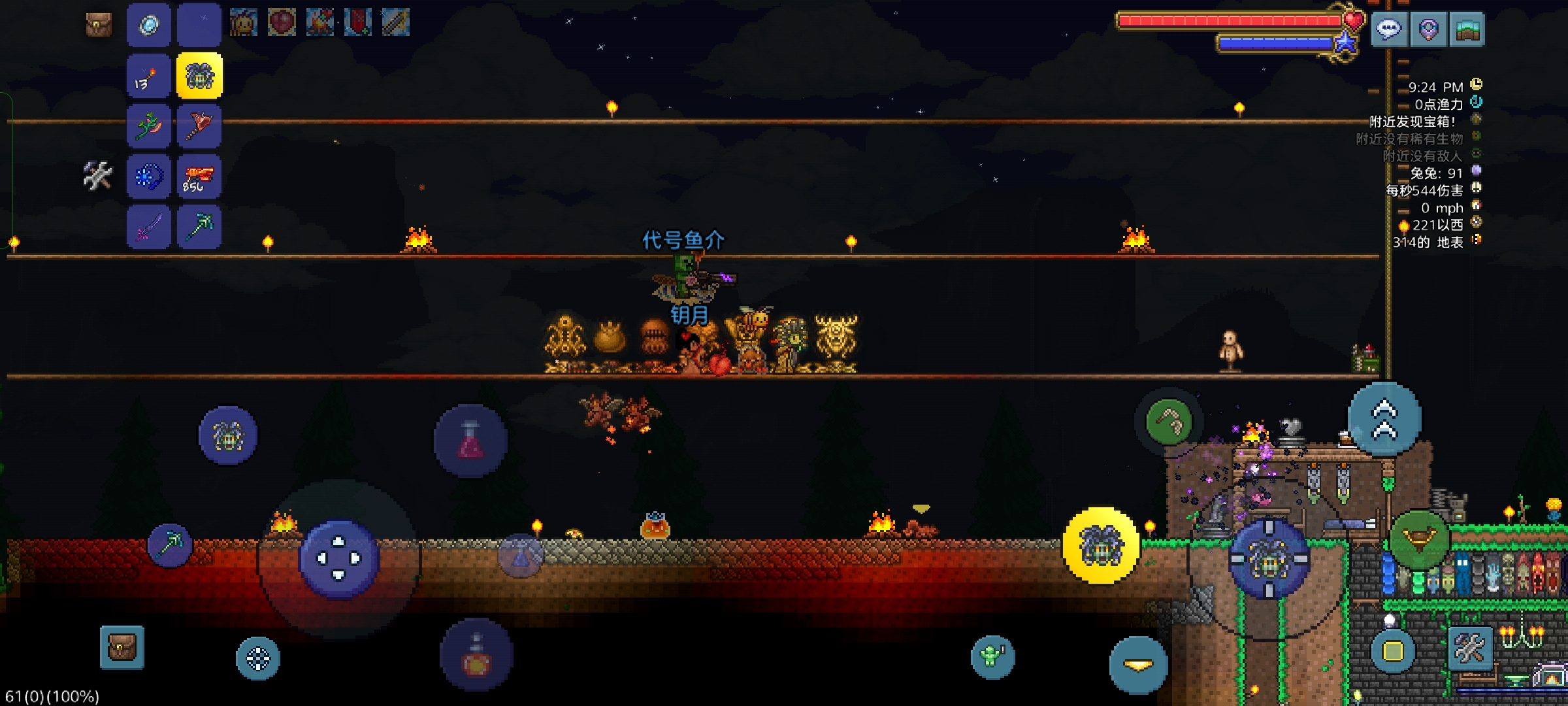1568x706 pixels.
Task: Use the pink healing potion quick button
Action: [470, 440]
